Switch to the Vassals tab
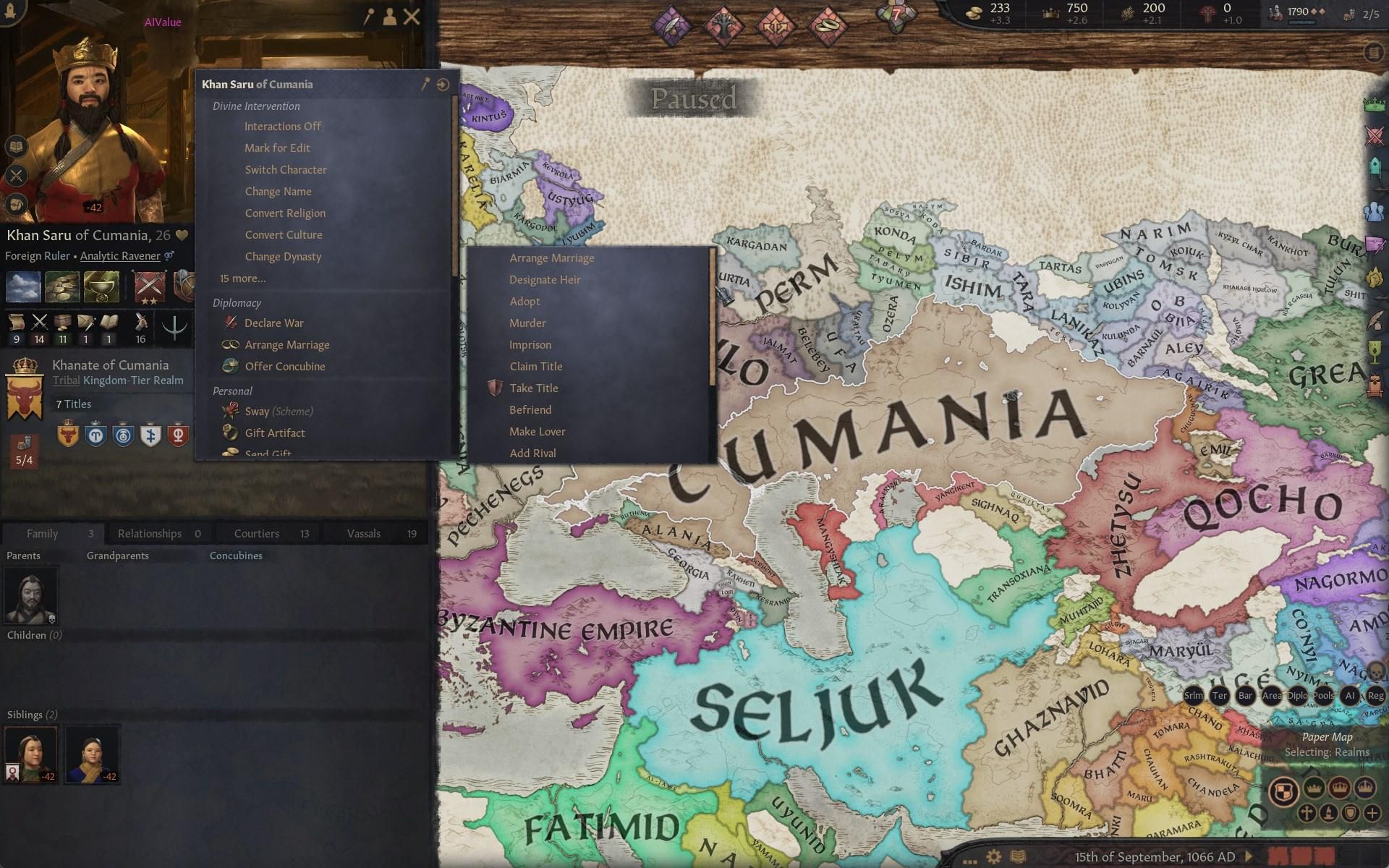Screen dimensions: 1389x868 365,533
